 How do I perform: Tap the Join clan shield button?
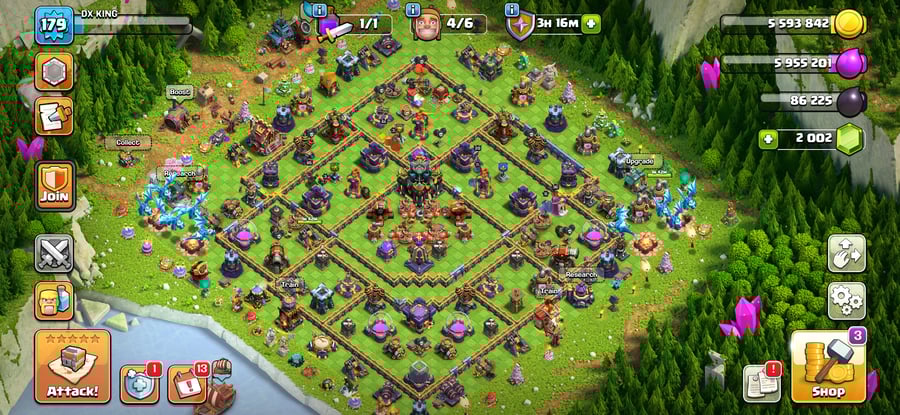(x=55, y=187)
